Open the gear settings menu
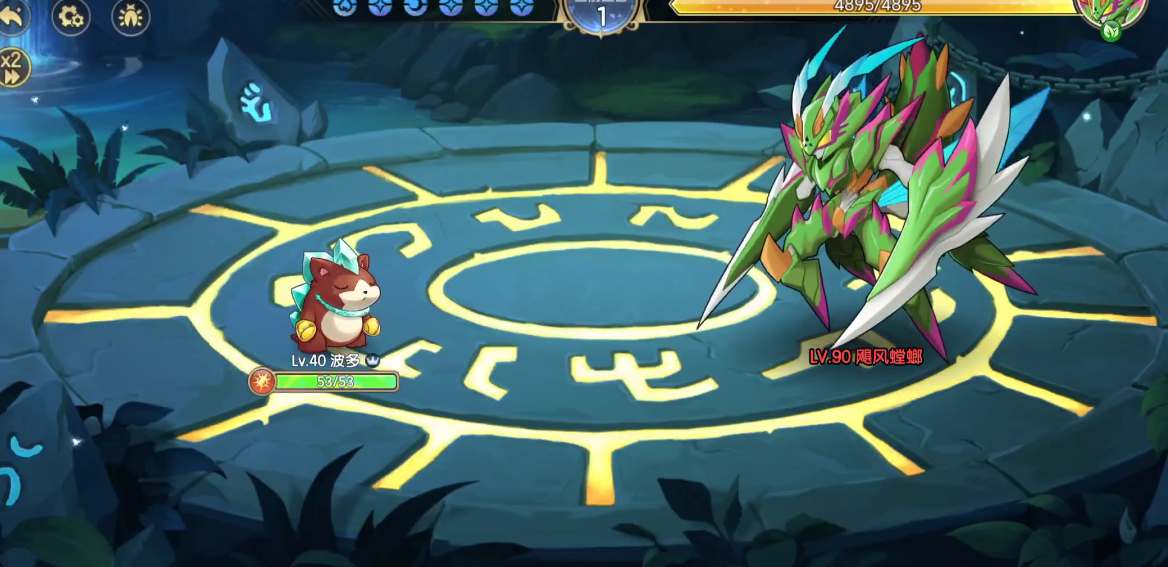The height and width of the screenshot is (567, 1168). pyautogui.click(x=71, y=17)
